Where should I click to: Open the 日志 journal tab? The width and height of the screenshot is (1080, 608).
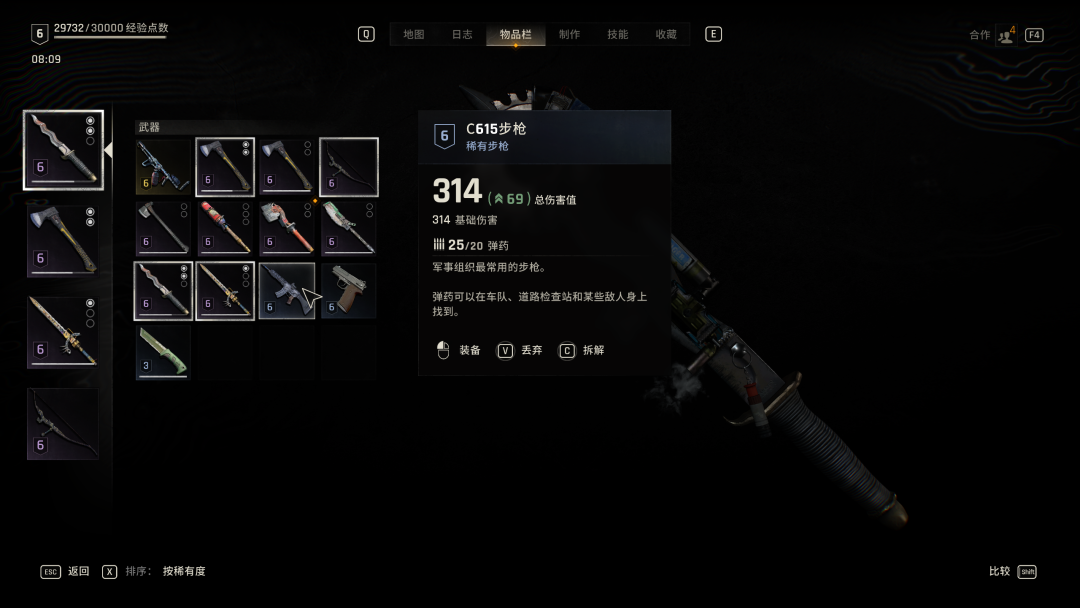[x=462, y=34]
